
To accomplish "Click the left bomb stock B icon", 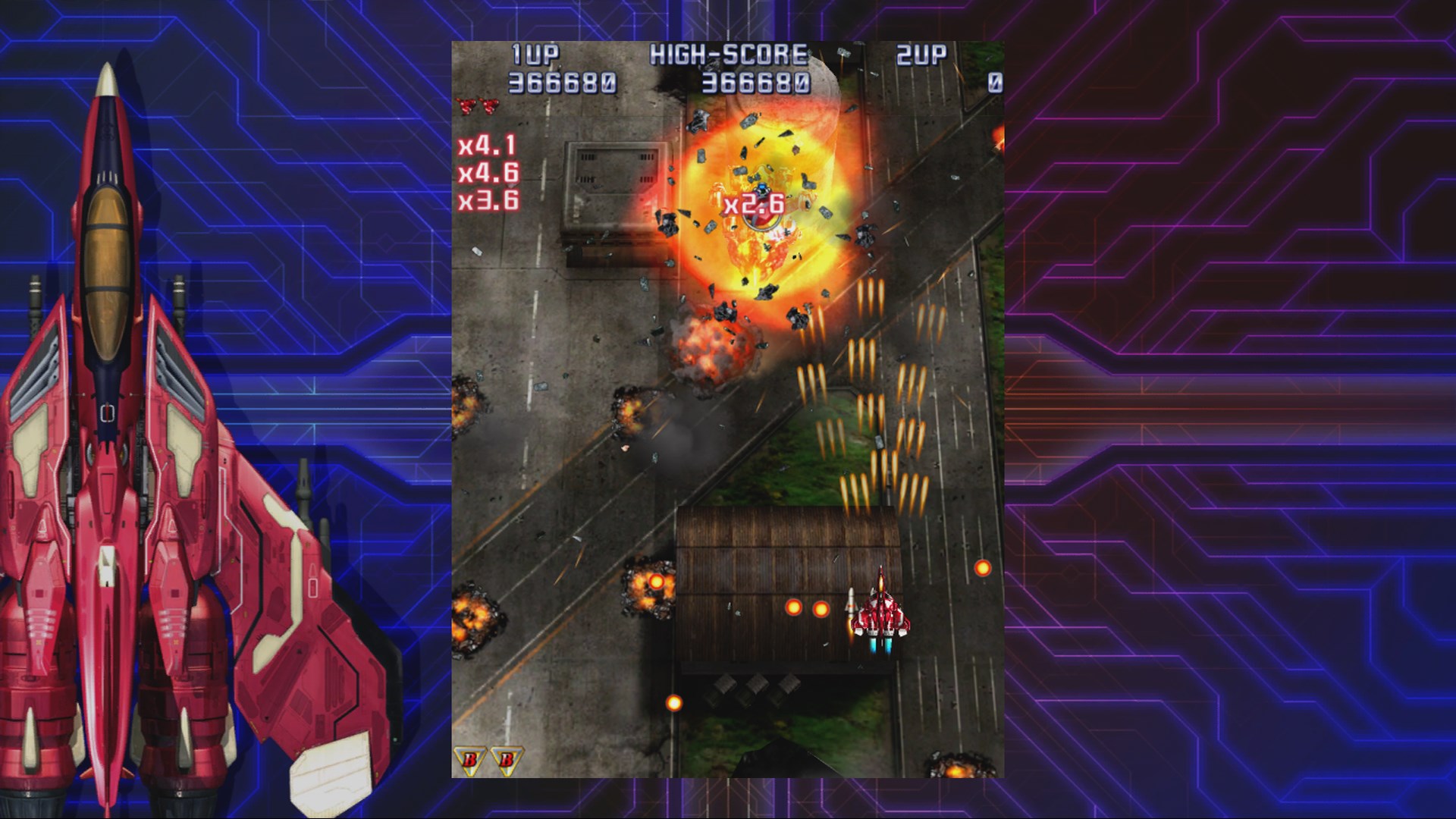I will 470,759.
